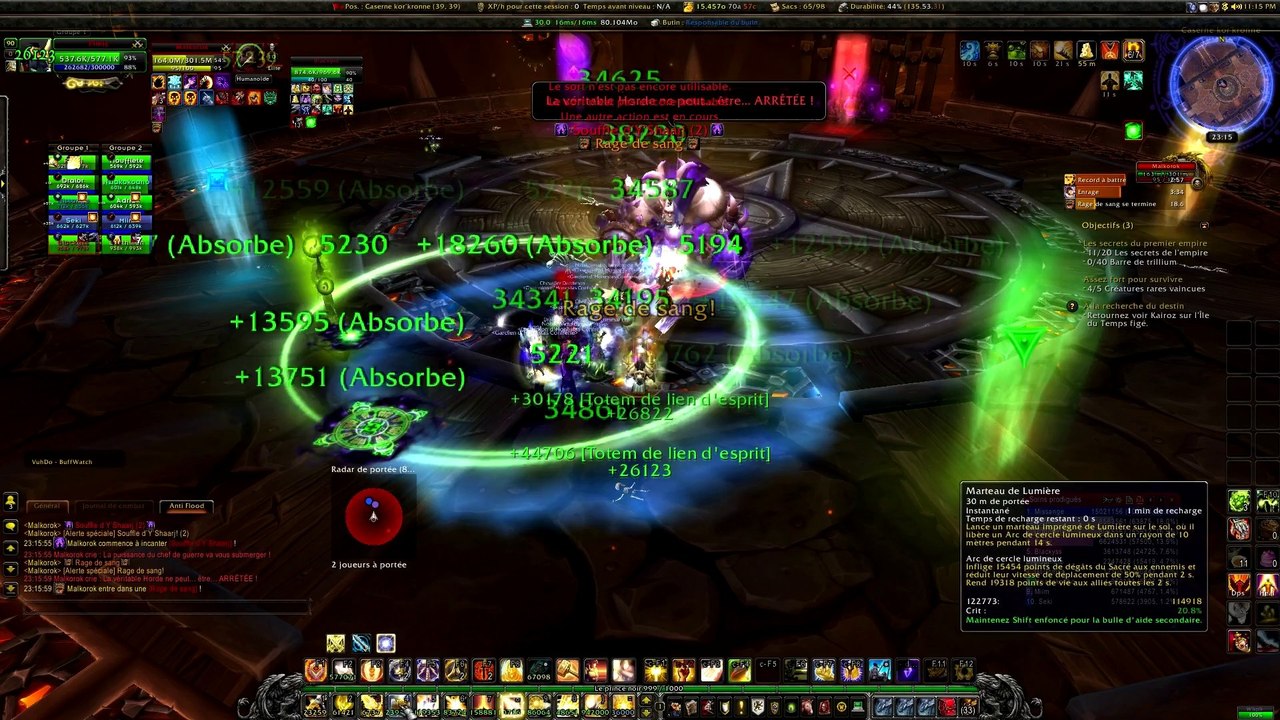
Task: Click the social friends button above chat
Action: coord(10,501)
